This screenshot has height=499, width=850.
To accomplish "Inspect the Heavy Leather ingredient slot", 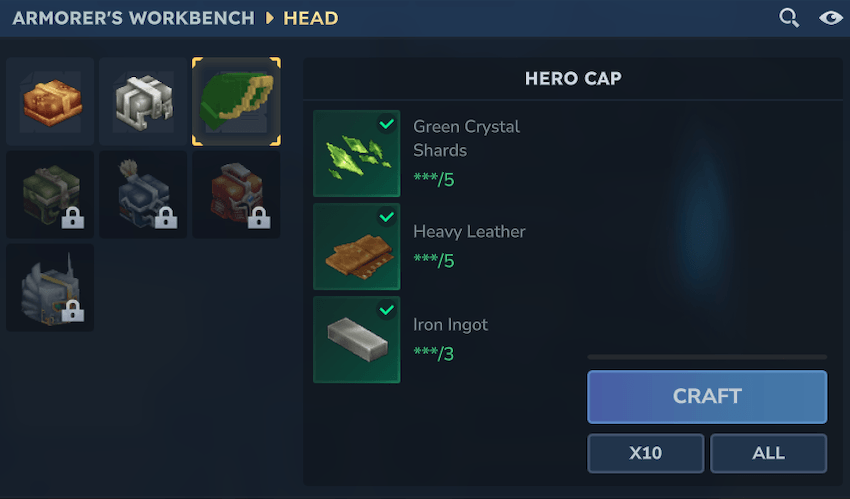I will pyautogui.click(x=357, y=247).
